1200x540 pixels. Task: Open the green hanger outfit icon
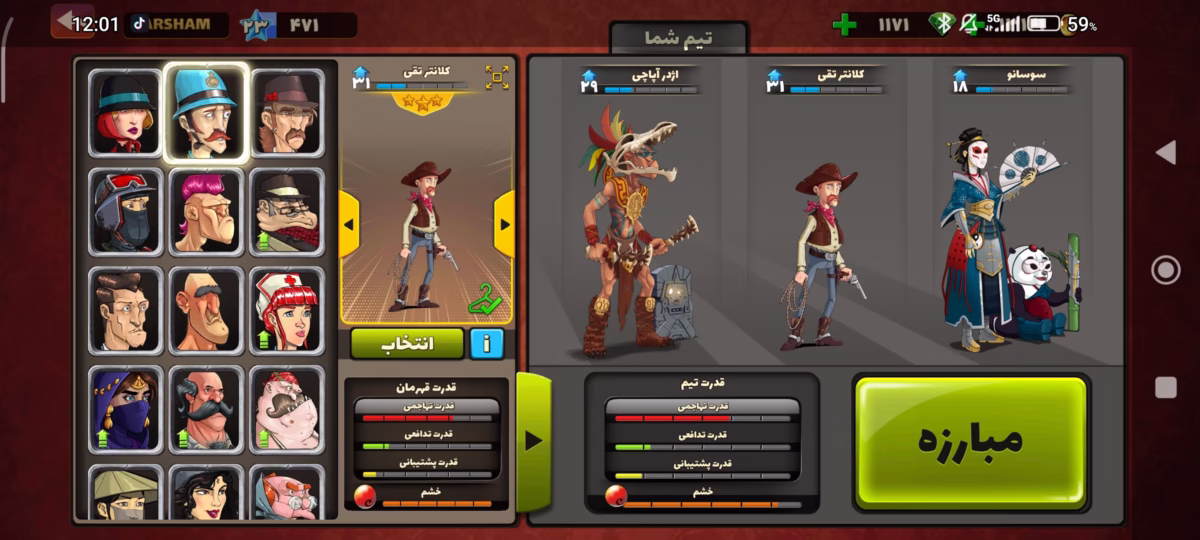(485, 299)
